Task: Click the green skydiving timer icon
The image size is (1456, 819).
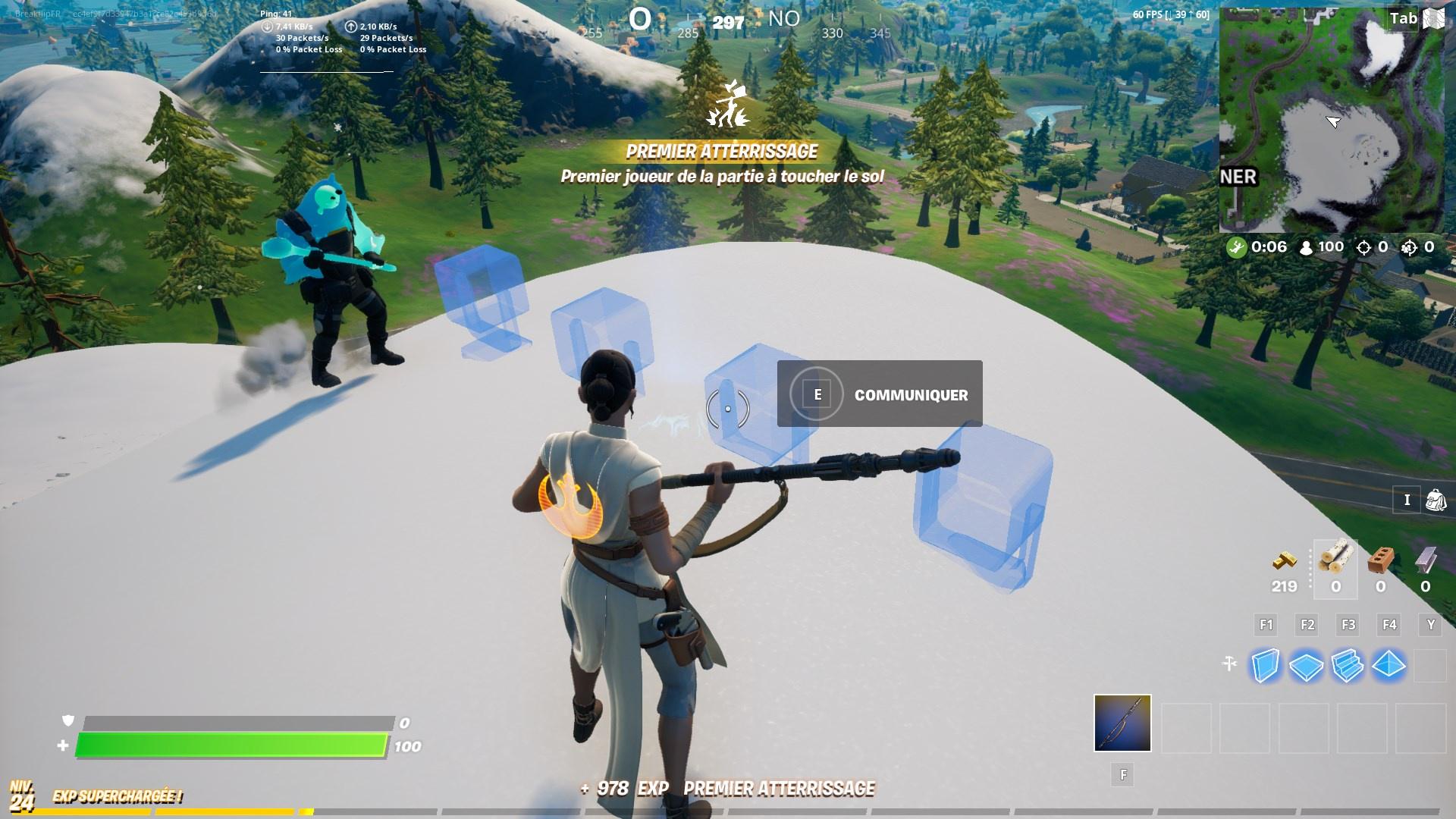Action: (1237, 246)
